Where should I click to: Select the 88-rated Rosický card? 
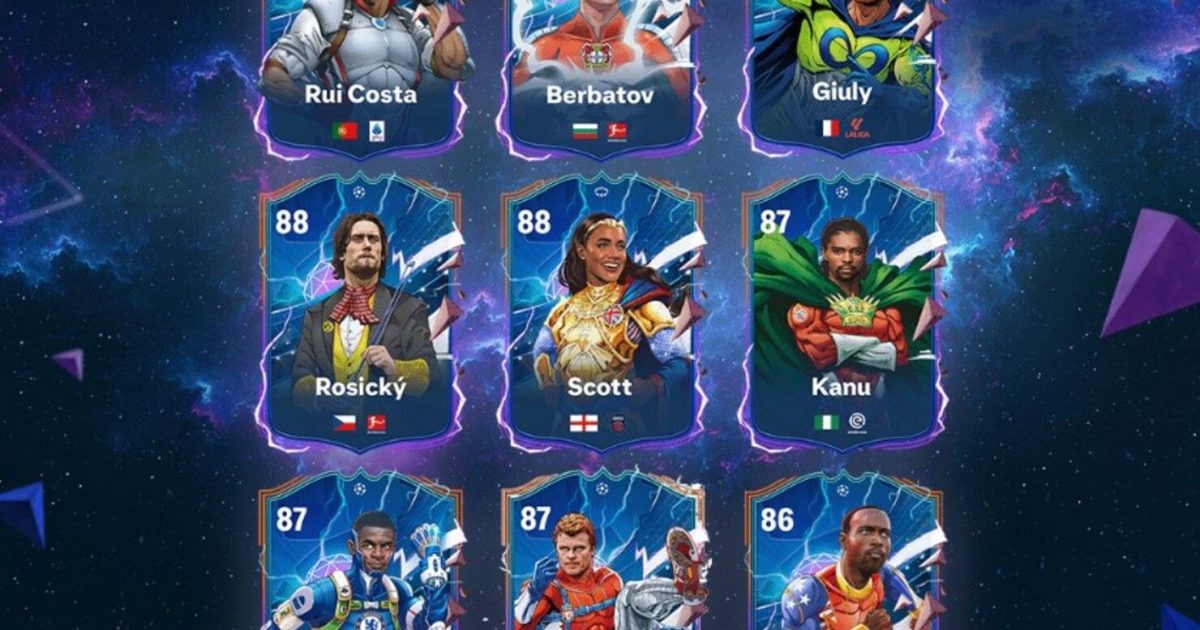coord(361,310)
